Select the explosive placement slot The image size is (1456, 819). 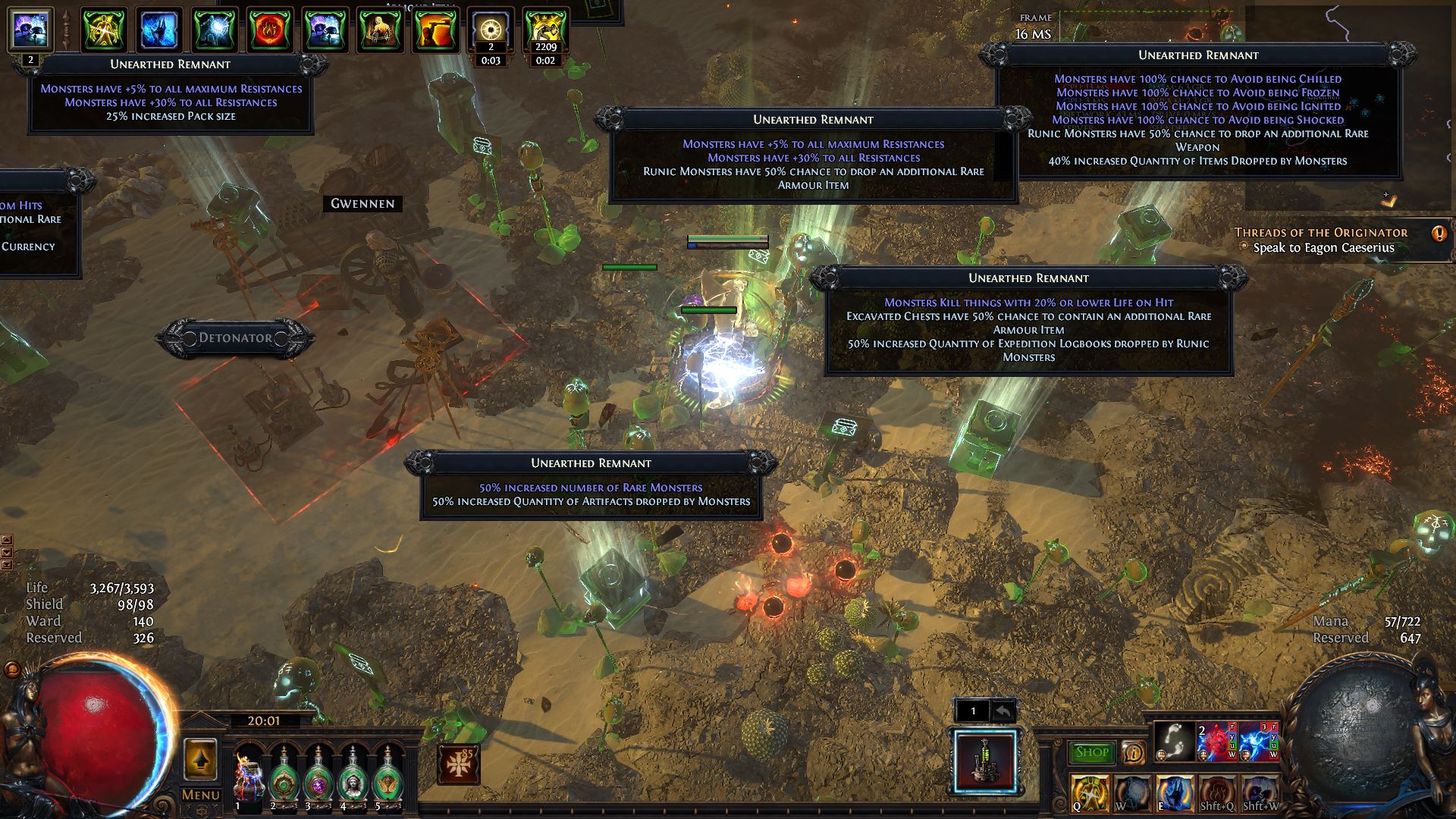pyautogui.click(x=986, y=761)
